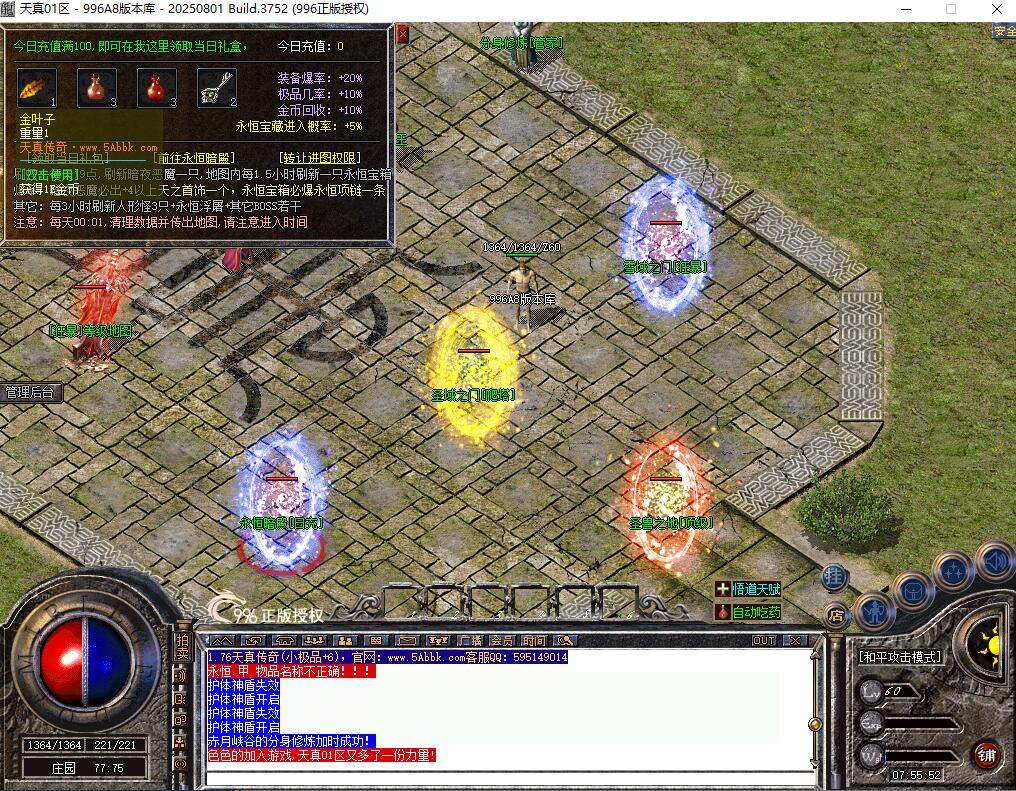
Task: Select the 广播 chat toolbar button
Action: click(x=469, y=640)
